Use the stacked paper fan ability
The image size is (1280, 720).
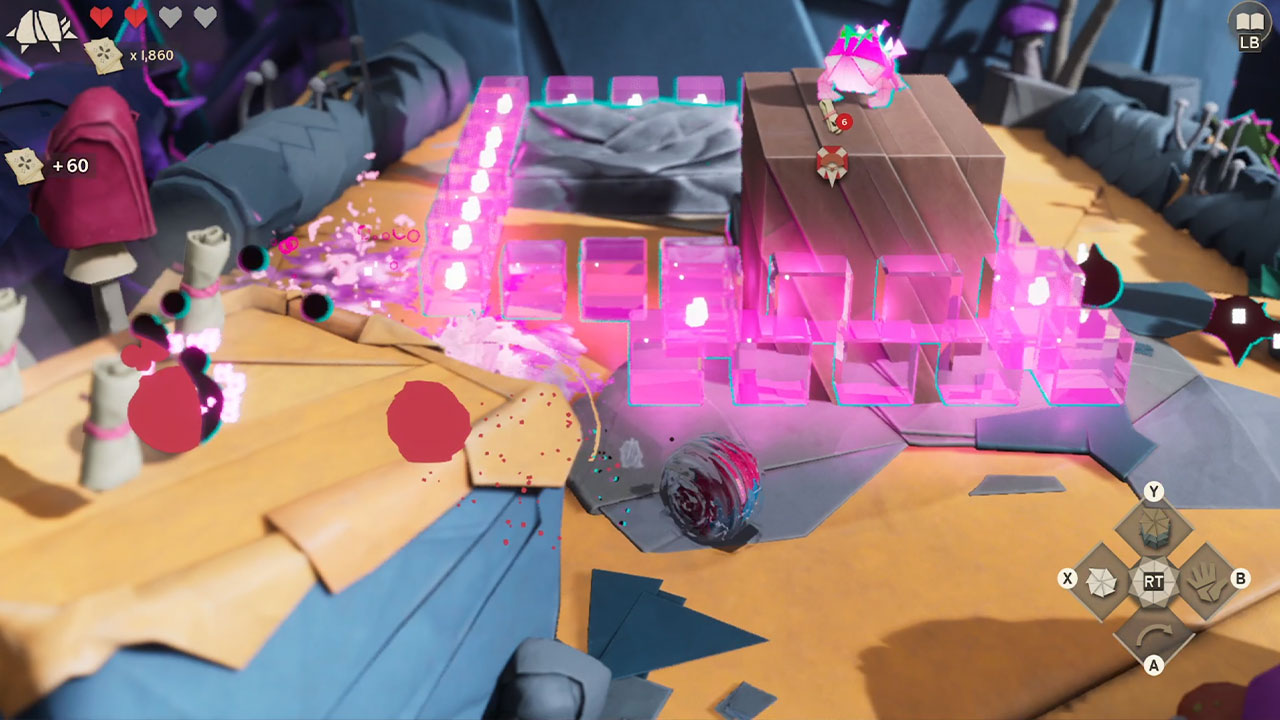(x=1154, y=525)
